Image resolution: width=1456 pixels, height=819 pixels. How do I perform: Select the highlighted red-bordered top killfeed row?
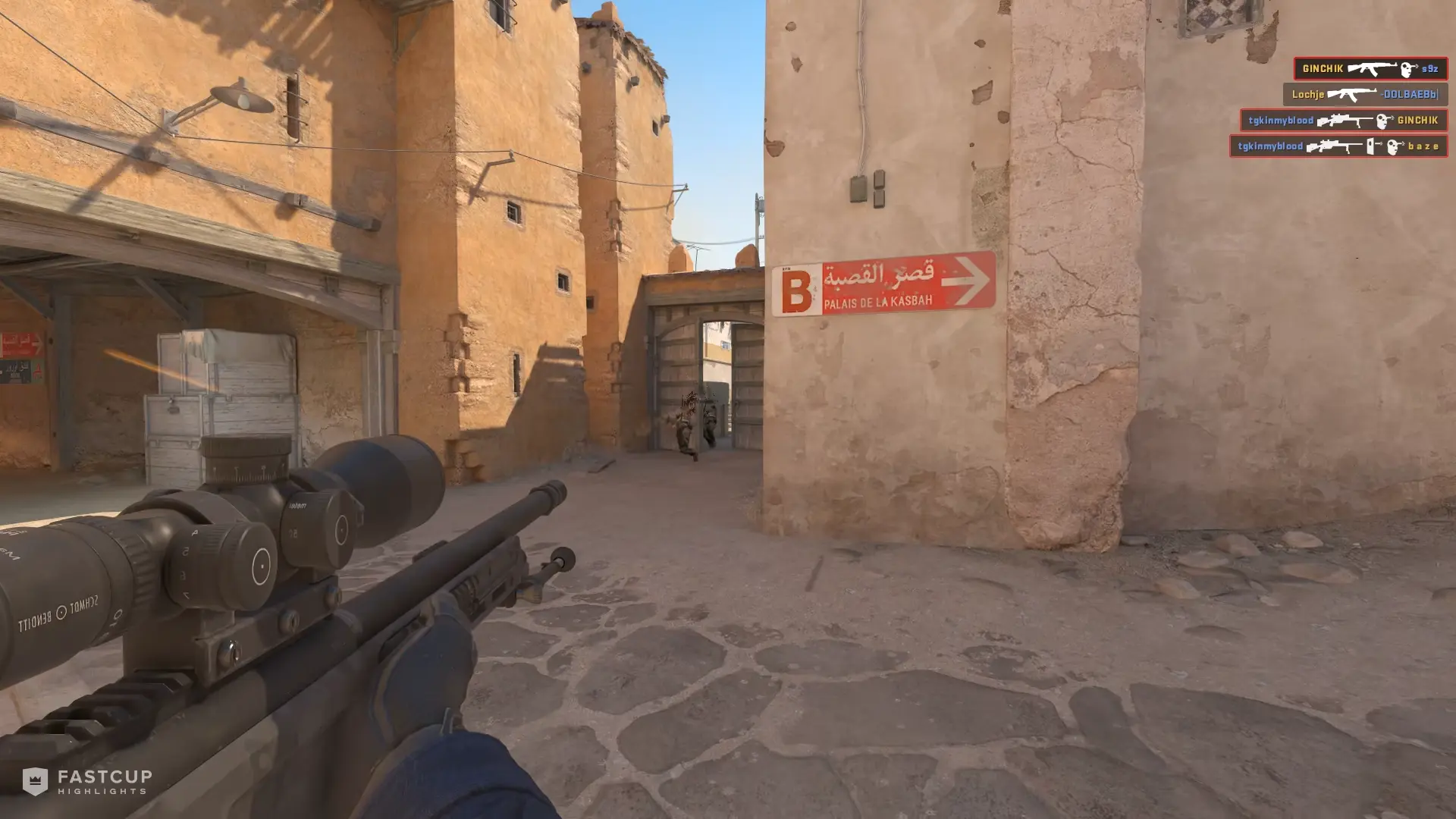[1371, 68]
